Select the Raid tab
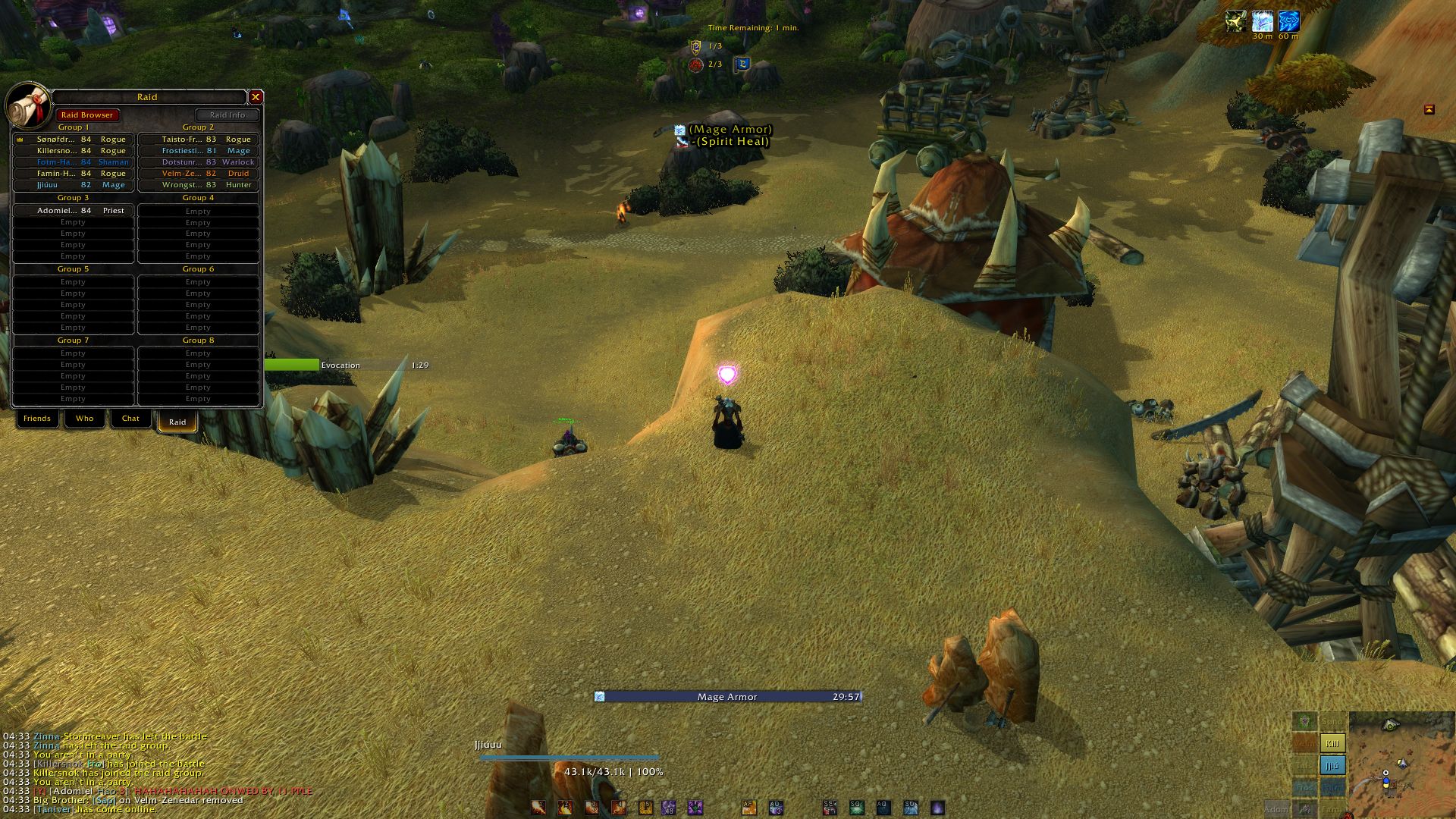The image size is (1456, 819). click(177, 422)
